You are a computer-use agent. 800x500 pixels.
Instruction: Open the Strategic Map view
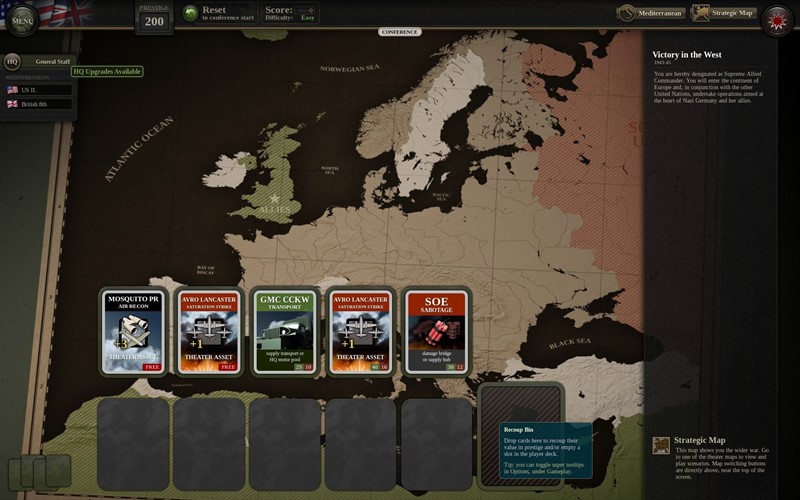coord(722,13)
